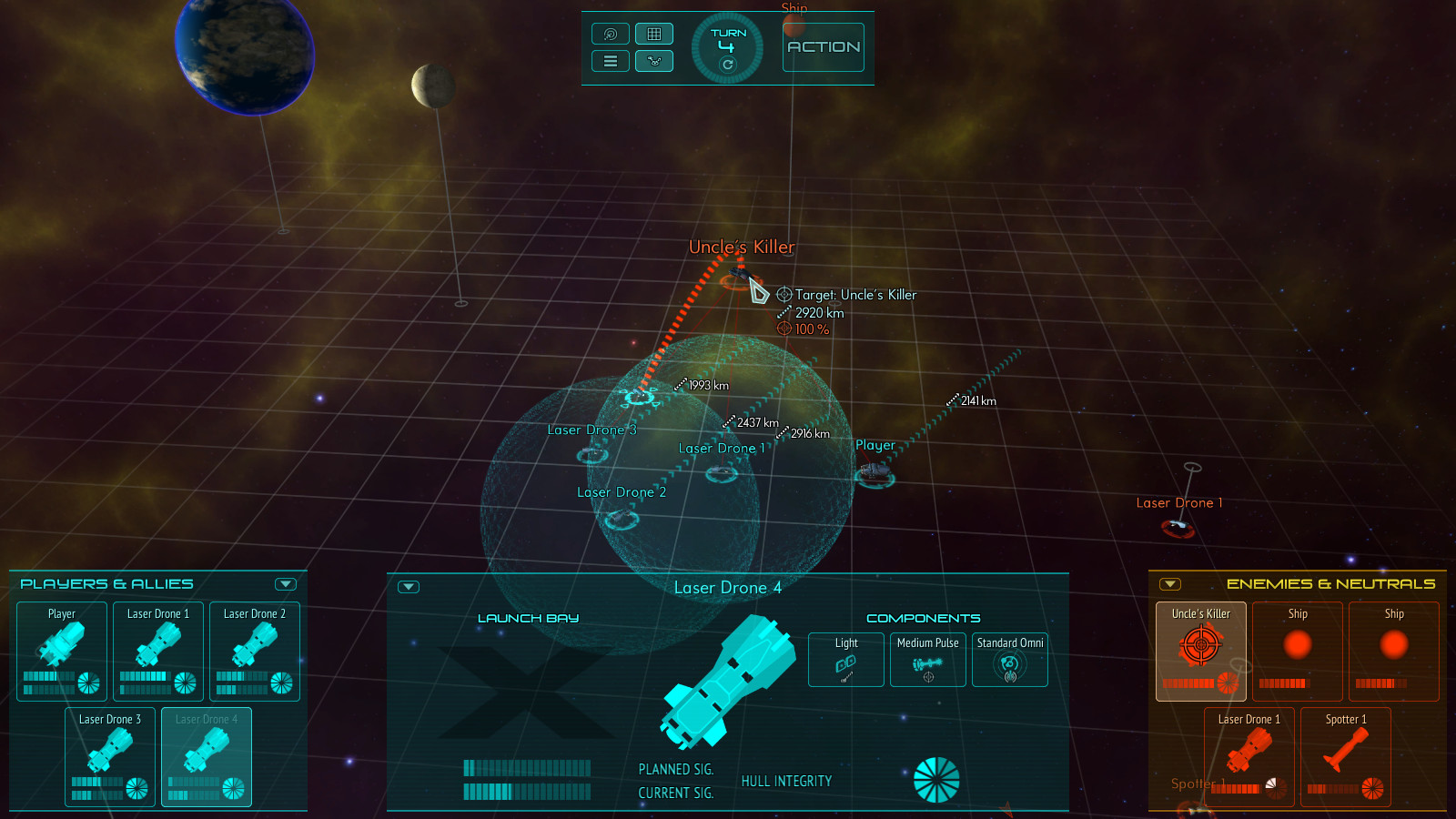Image resolution: width=1456 pixels, height=819 pixels.
Task: Collapse the Players & Allies panel
Action: tap(287, 583)
